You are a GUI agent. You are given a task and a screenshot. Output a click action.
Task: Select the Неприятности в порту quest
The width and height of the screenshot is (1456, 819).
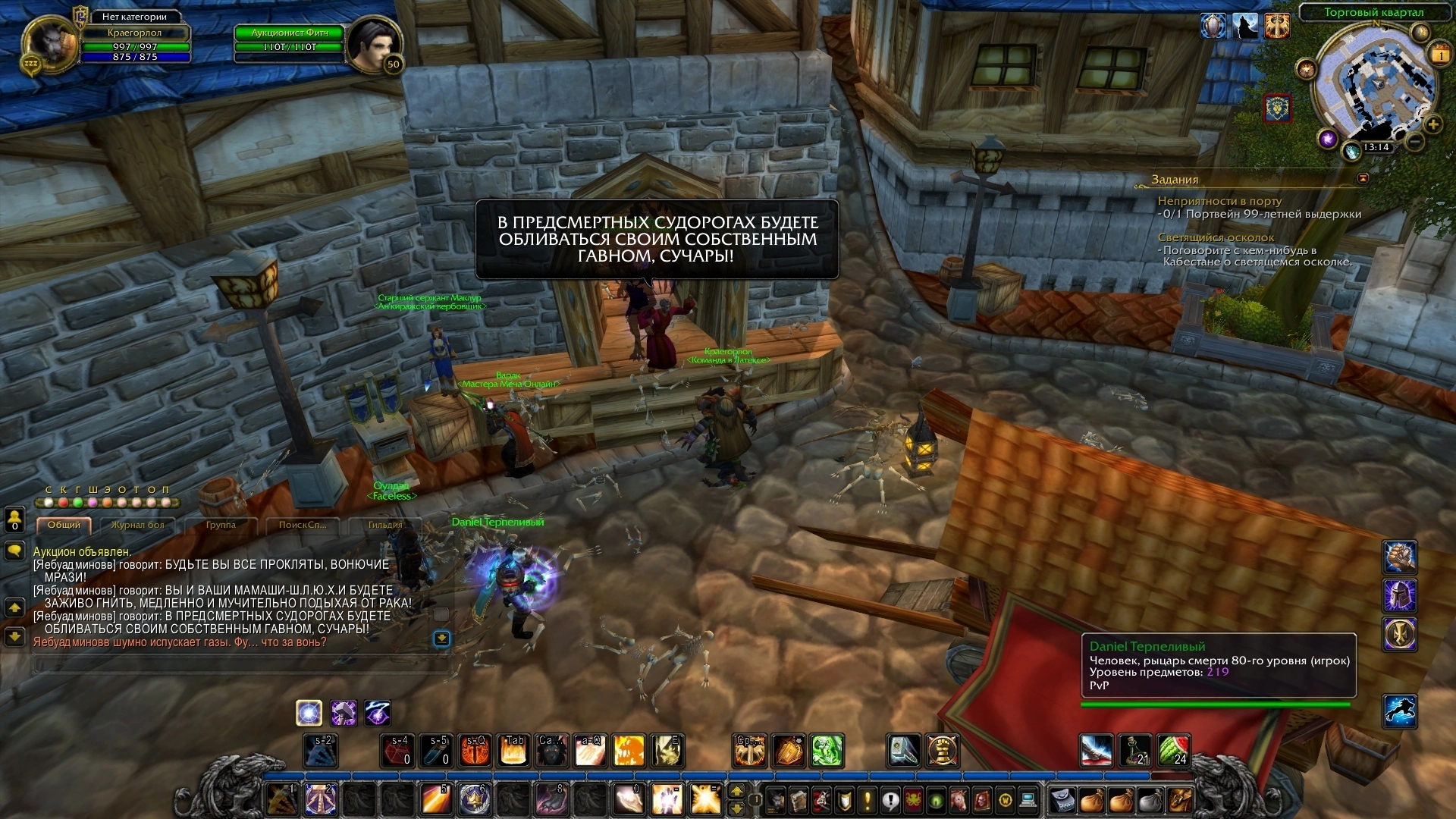[1219, 201]
